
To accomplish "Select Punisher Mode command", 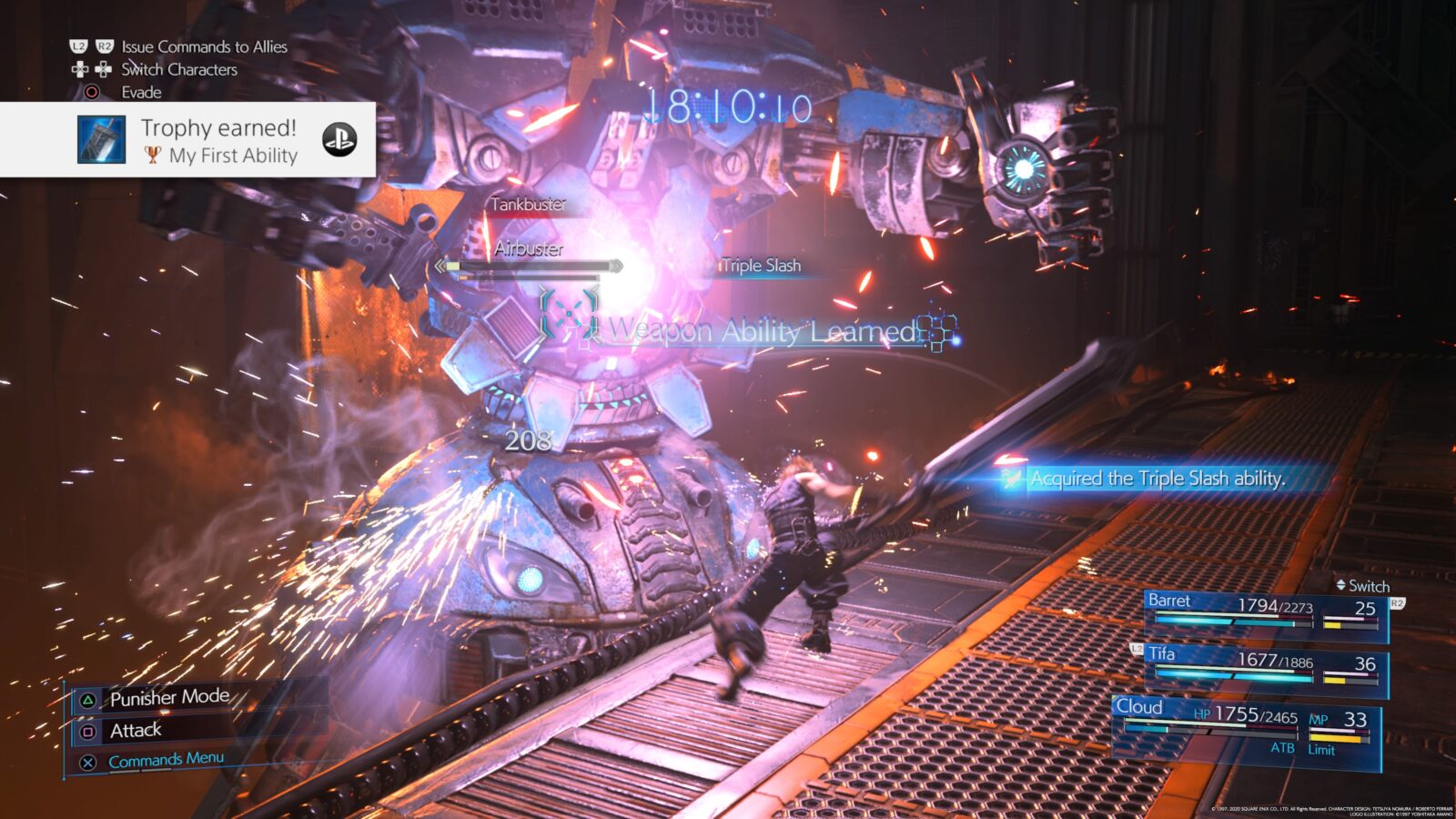I will tap(169, 698).
